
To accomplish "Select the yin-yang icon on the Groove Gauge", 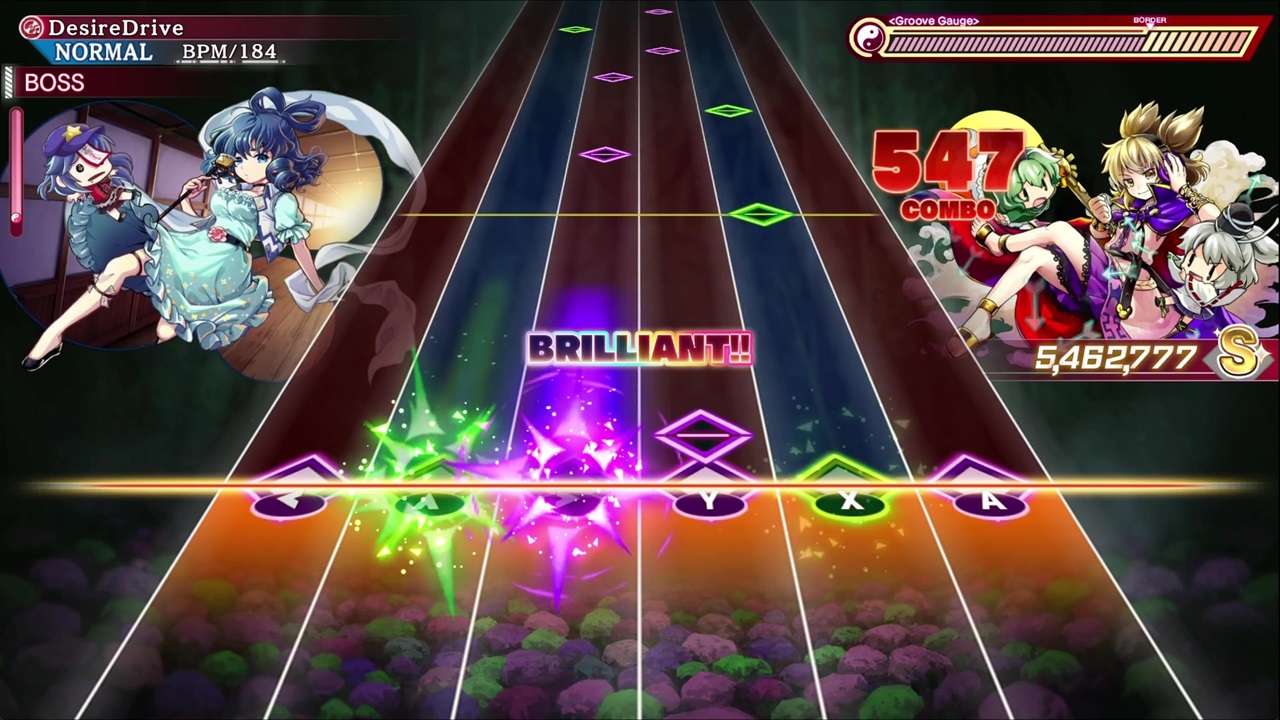I will (x=868, y=40).
